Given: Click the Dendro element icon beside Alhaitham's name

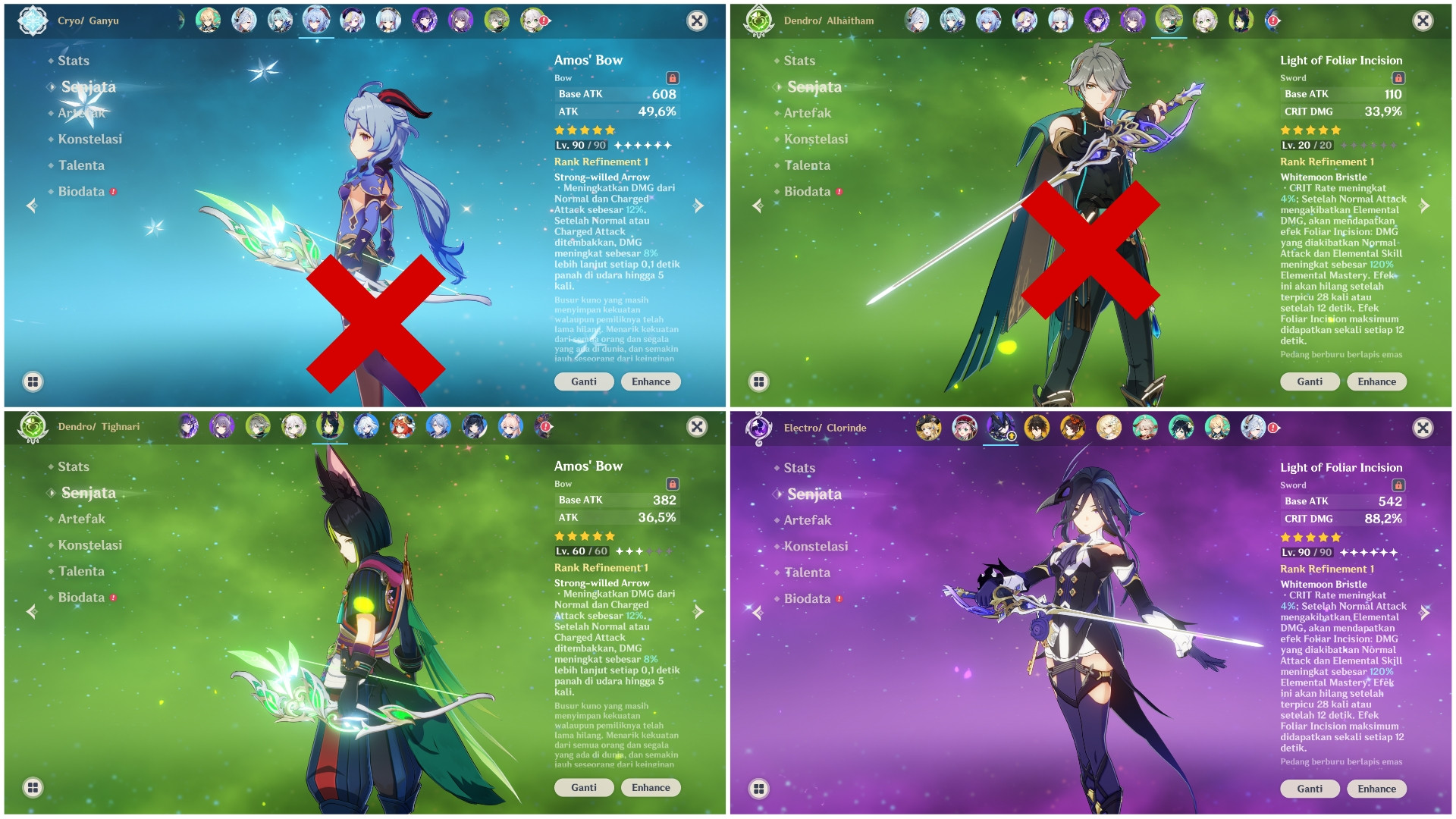Looking at the screenshot, I should pos(758,20).
